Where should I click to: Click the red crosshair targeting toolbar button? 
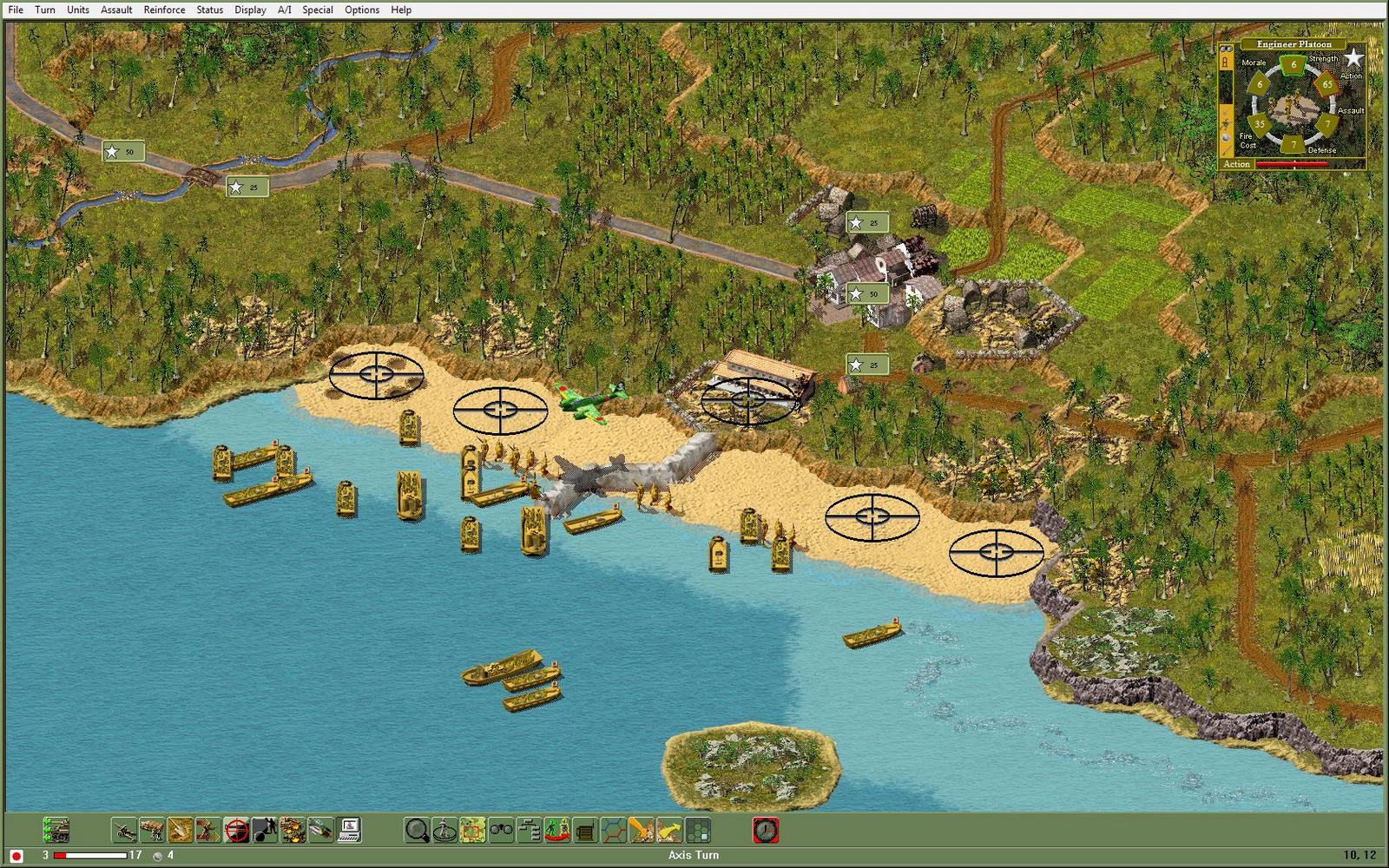236,831
